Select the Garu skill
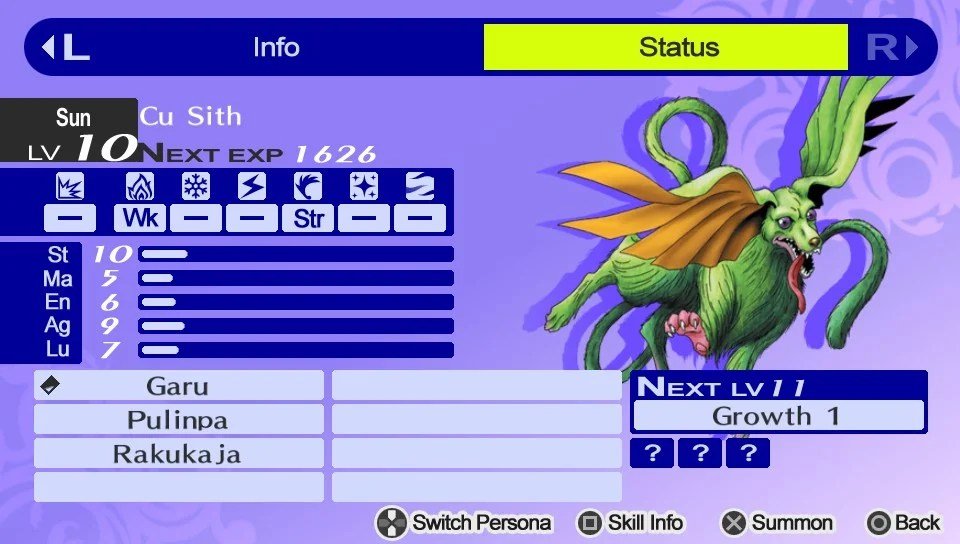 pyautogui.click(x=179, y=386)
